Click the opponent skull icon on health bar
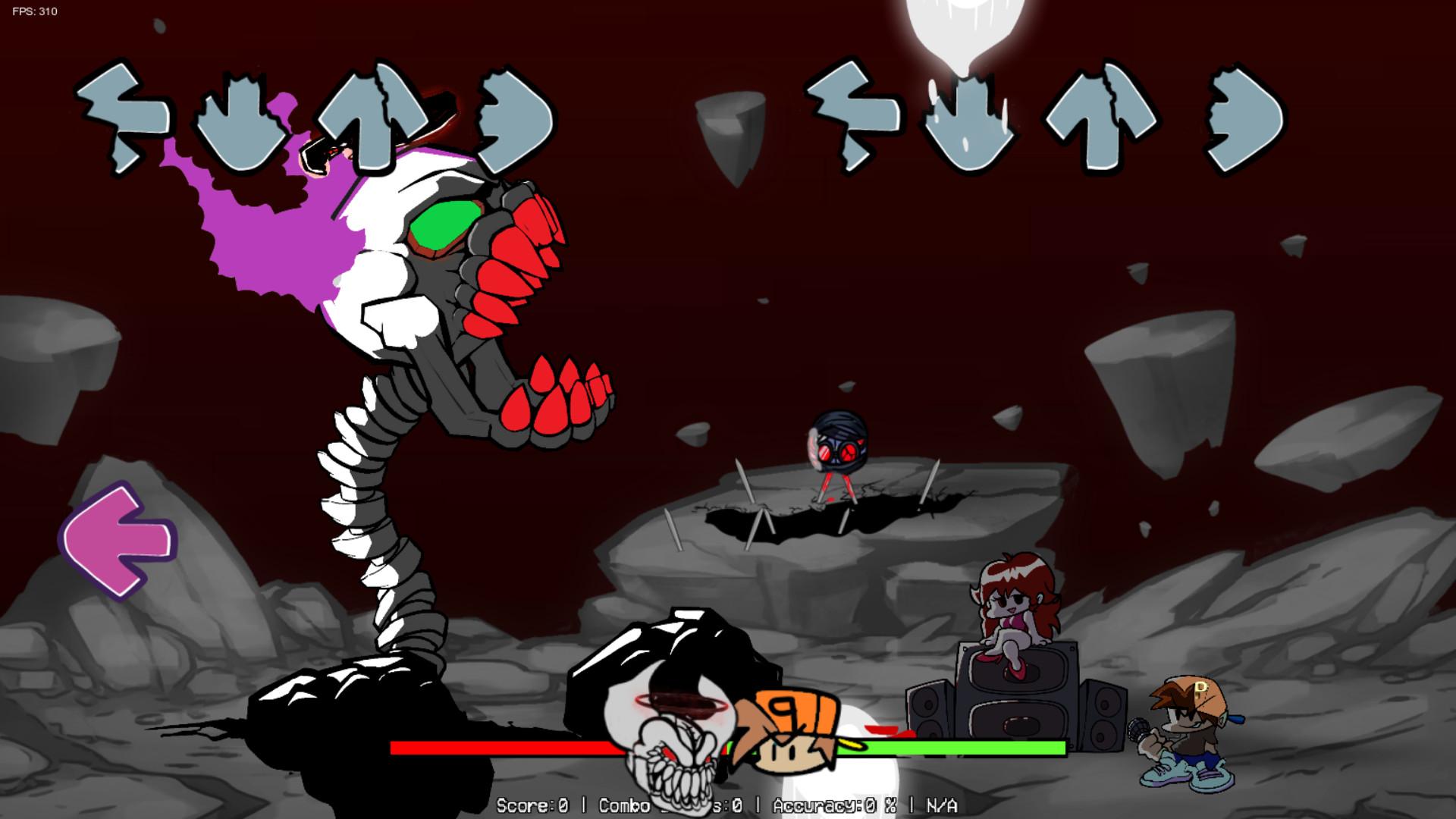Screen dimensions: 1456x819 (675, 747)
